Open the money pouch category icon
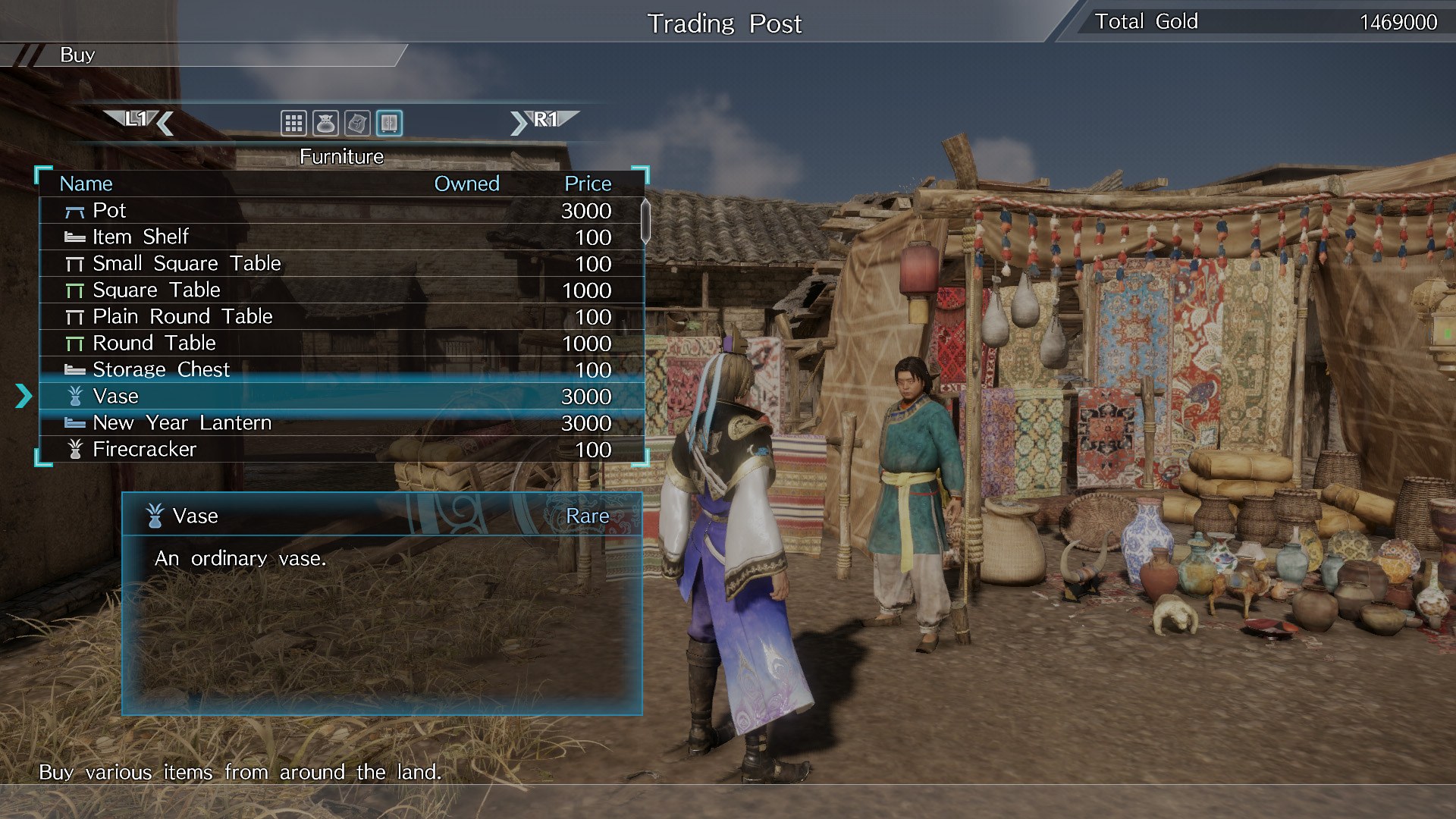This screenshot has height=819, width=1456. (326, 123)
